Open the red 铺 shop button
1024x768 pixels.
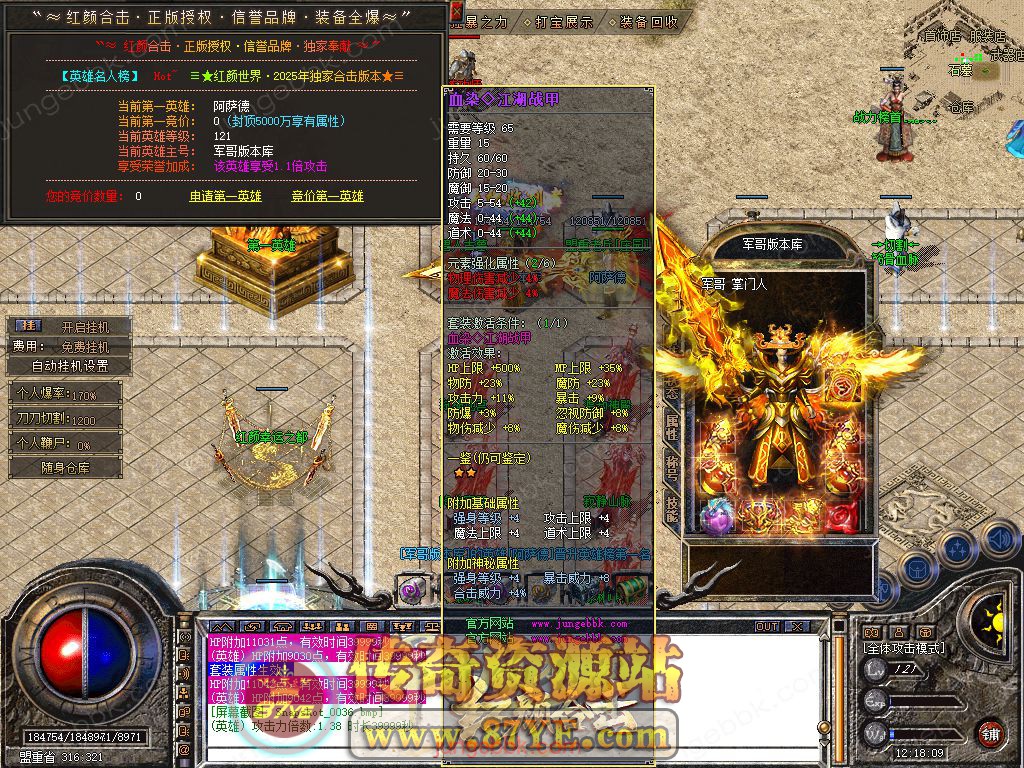(990, 733)
